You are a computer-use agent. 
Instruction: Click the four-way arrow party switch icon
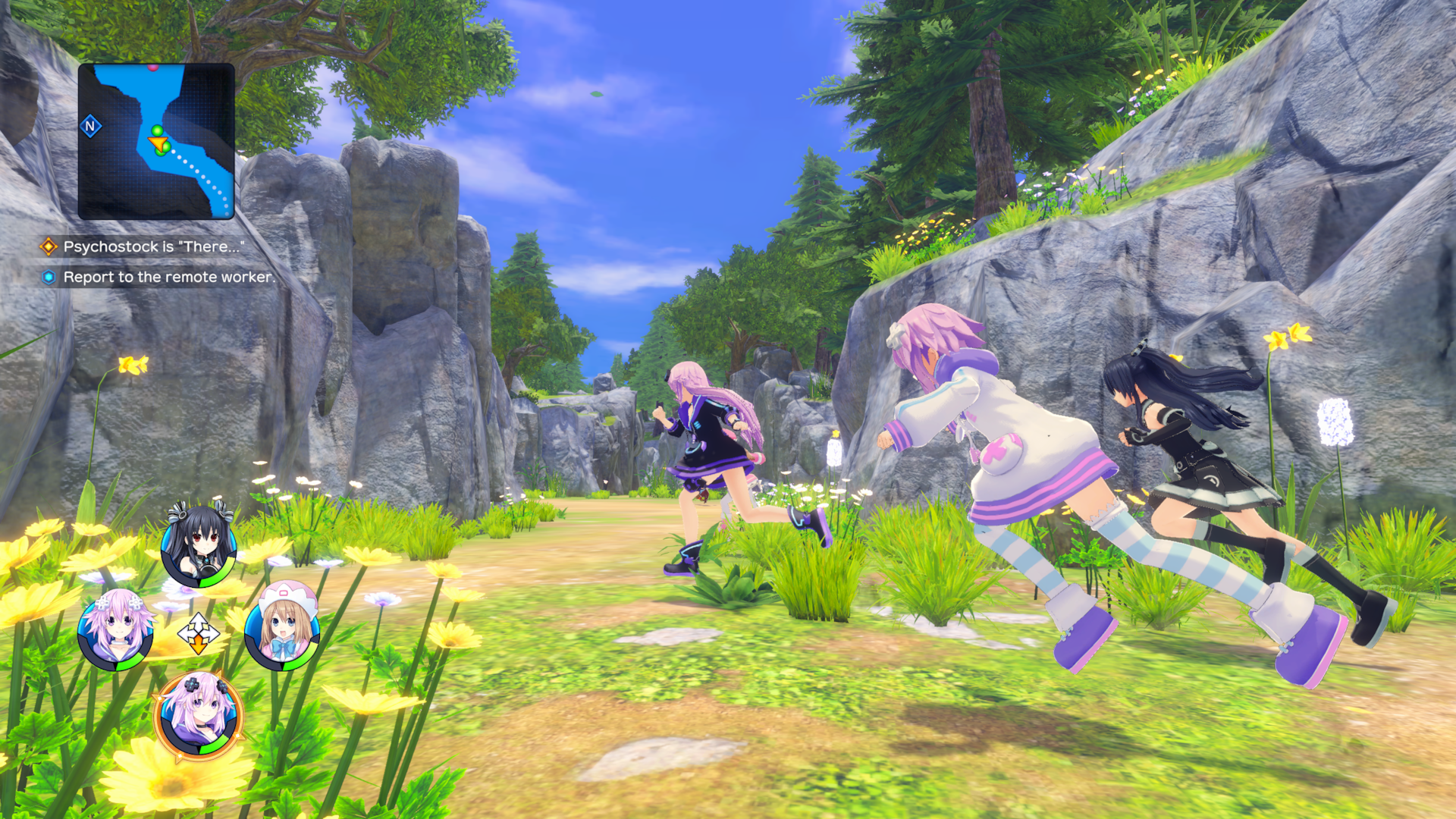(198, 632)
